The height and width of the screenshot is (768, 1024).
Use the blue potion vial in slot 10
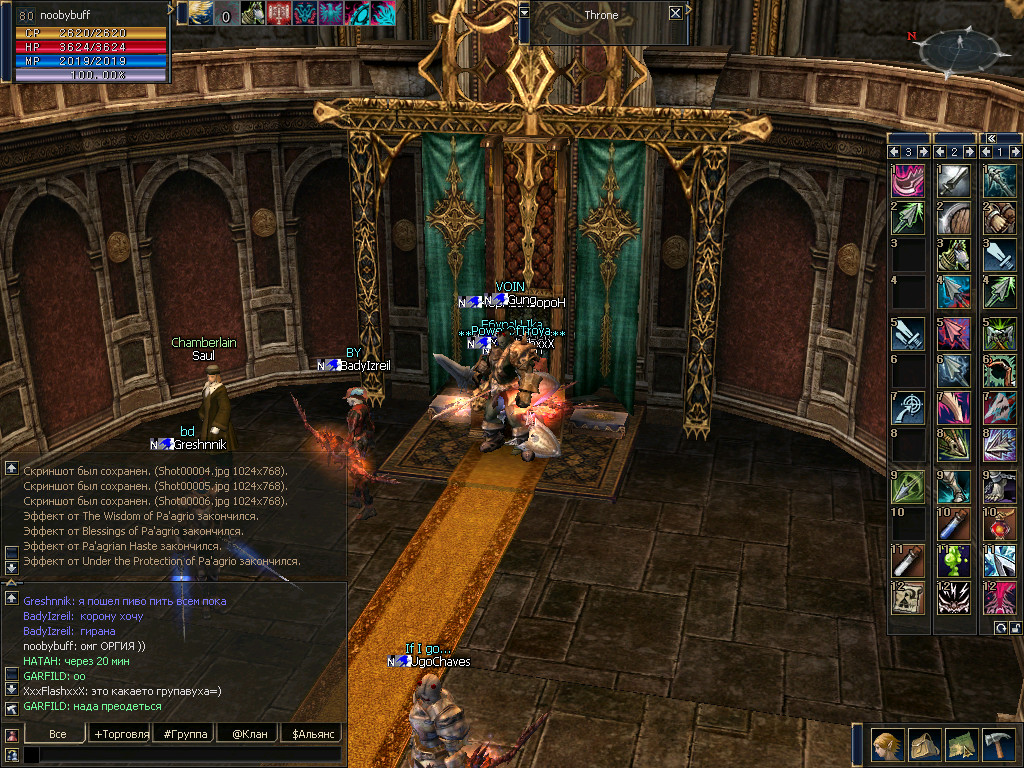click(x=953, y=523)
